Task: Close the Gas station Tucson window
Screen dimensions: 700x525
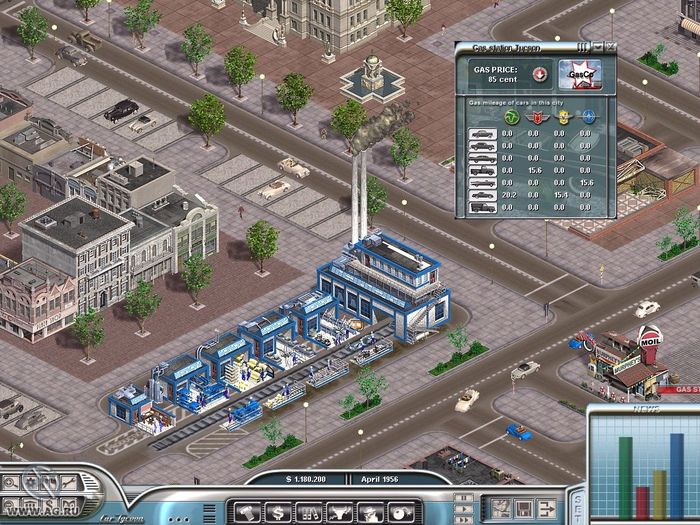Action: 611,47
